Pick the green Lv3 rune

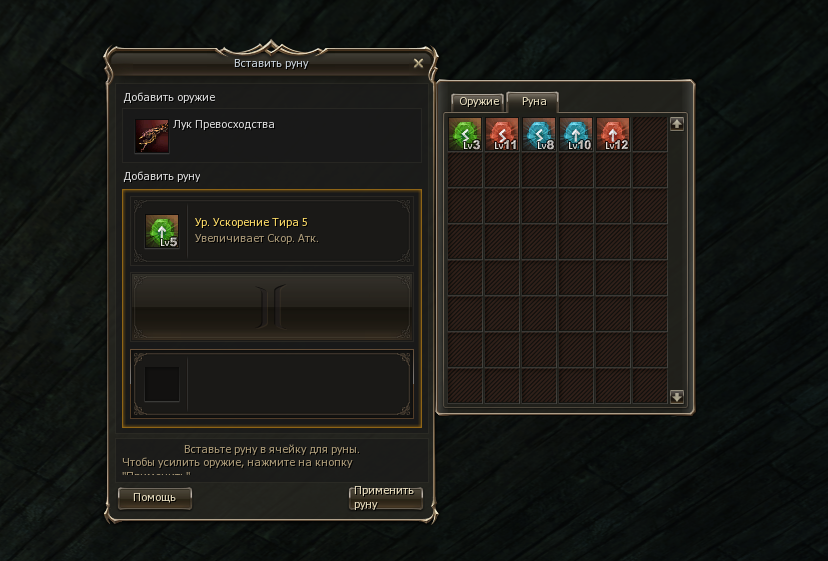tap(466, 134)
